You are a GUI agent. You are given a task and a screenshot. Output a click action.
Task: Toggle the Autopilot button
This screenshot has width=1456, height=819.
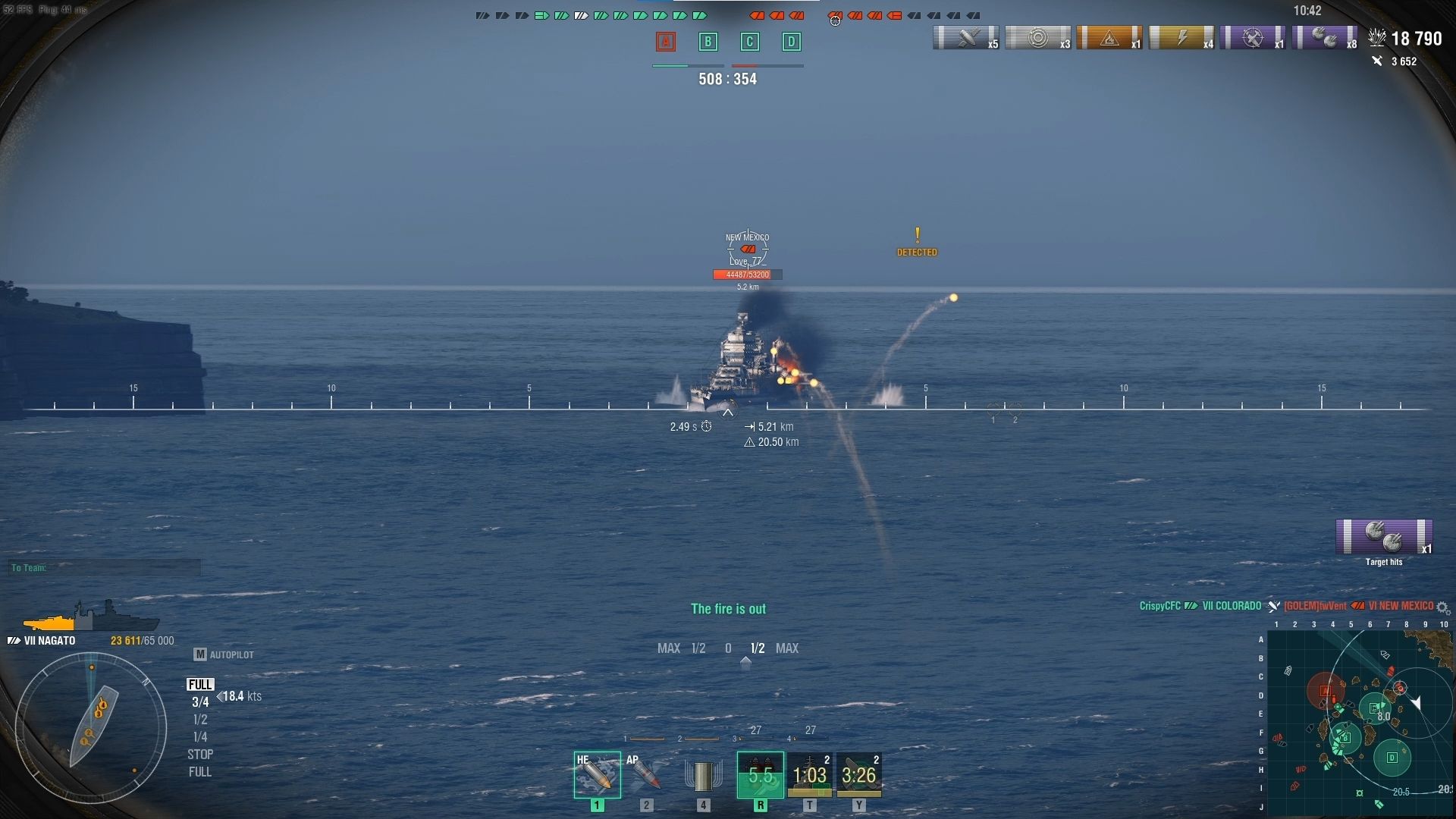click(x=224, y=654)
